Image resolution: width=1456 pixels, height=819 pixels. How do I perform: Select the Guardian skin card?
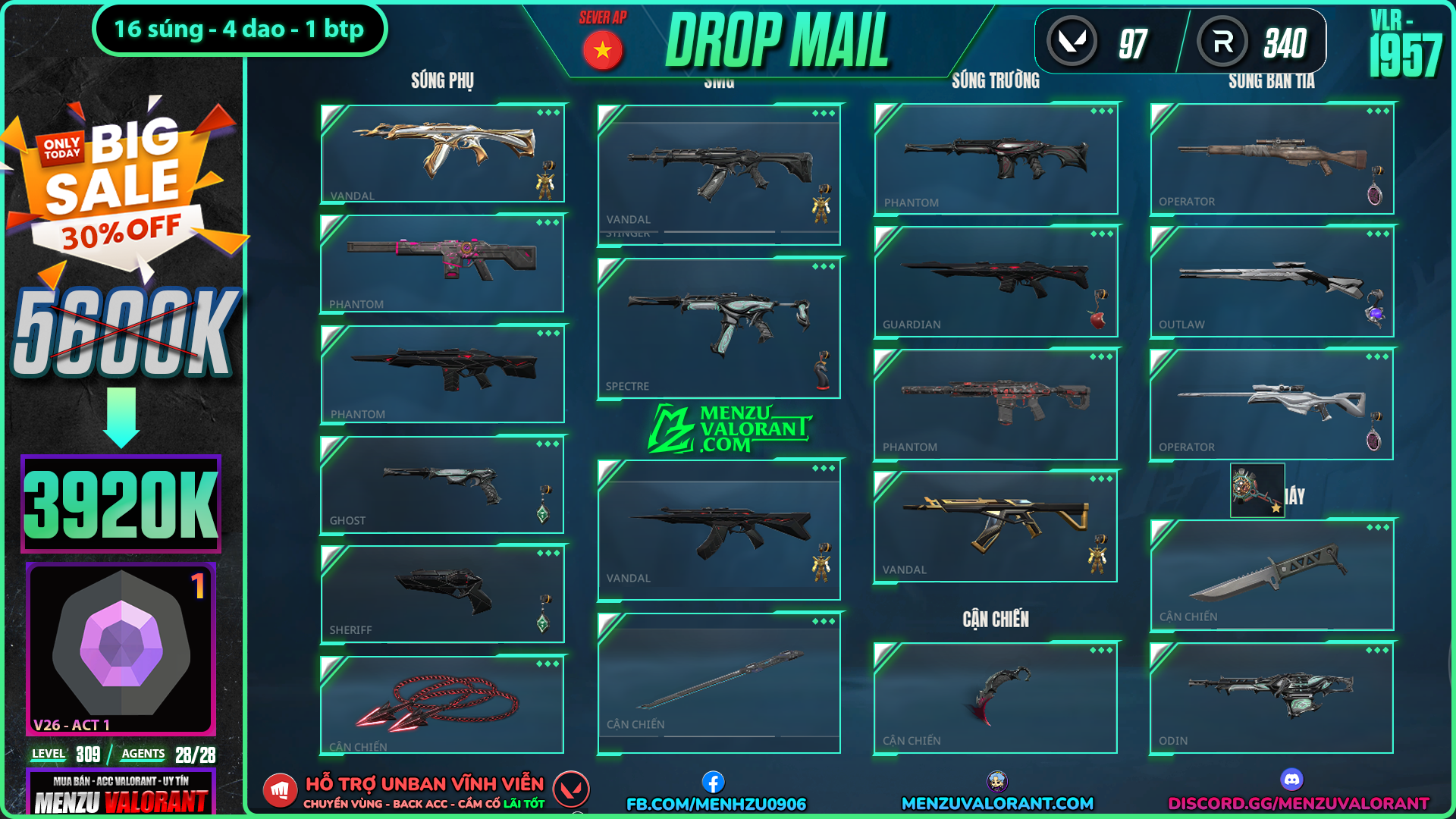tap(996, 281)
